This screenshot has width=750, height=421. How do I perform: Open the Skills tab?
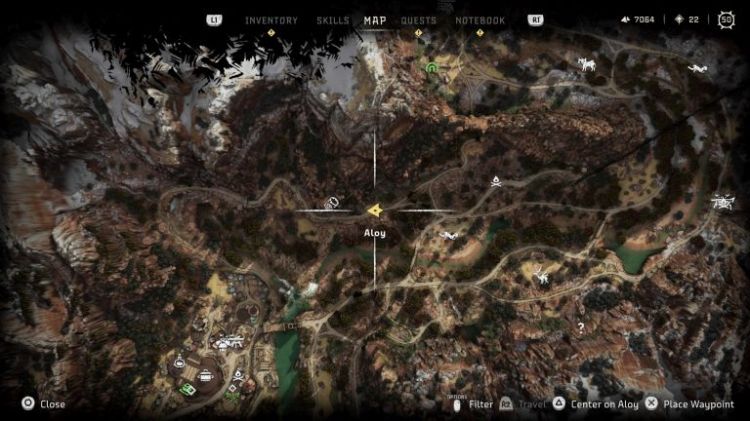332,20
